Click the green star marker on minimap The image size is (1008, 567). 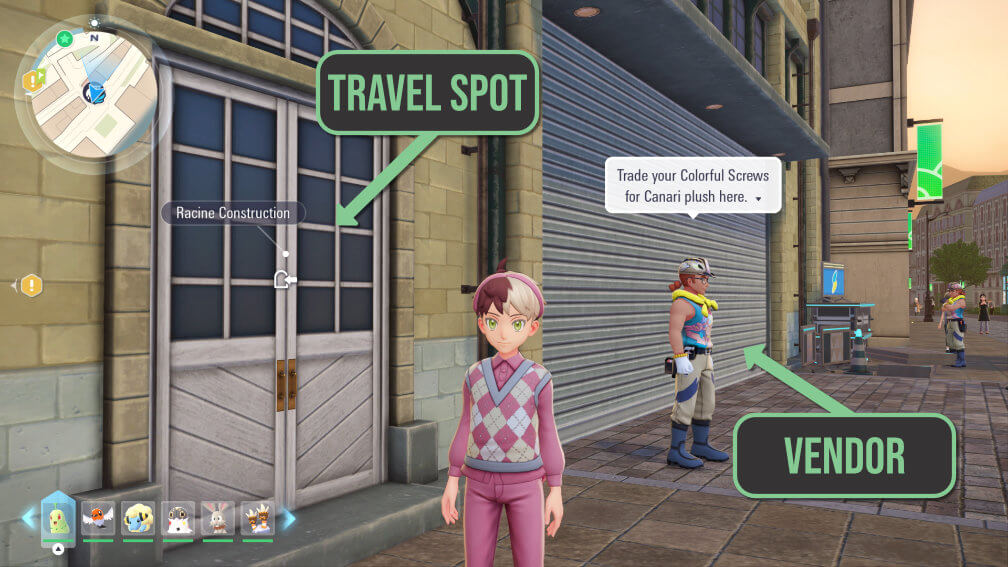(65, 39)
